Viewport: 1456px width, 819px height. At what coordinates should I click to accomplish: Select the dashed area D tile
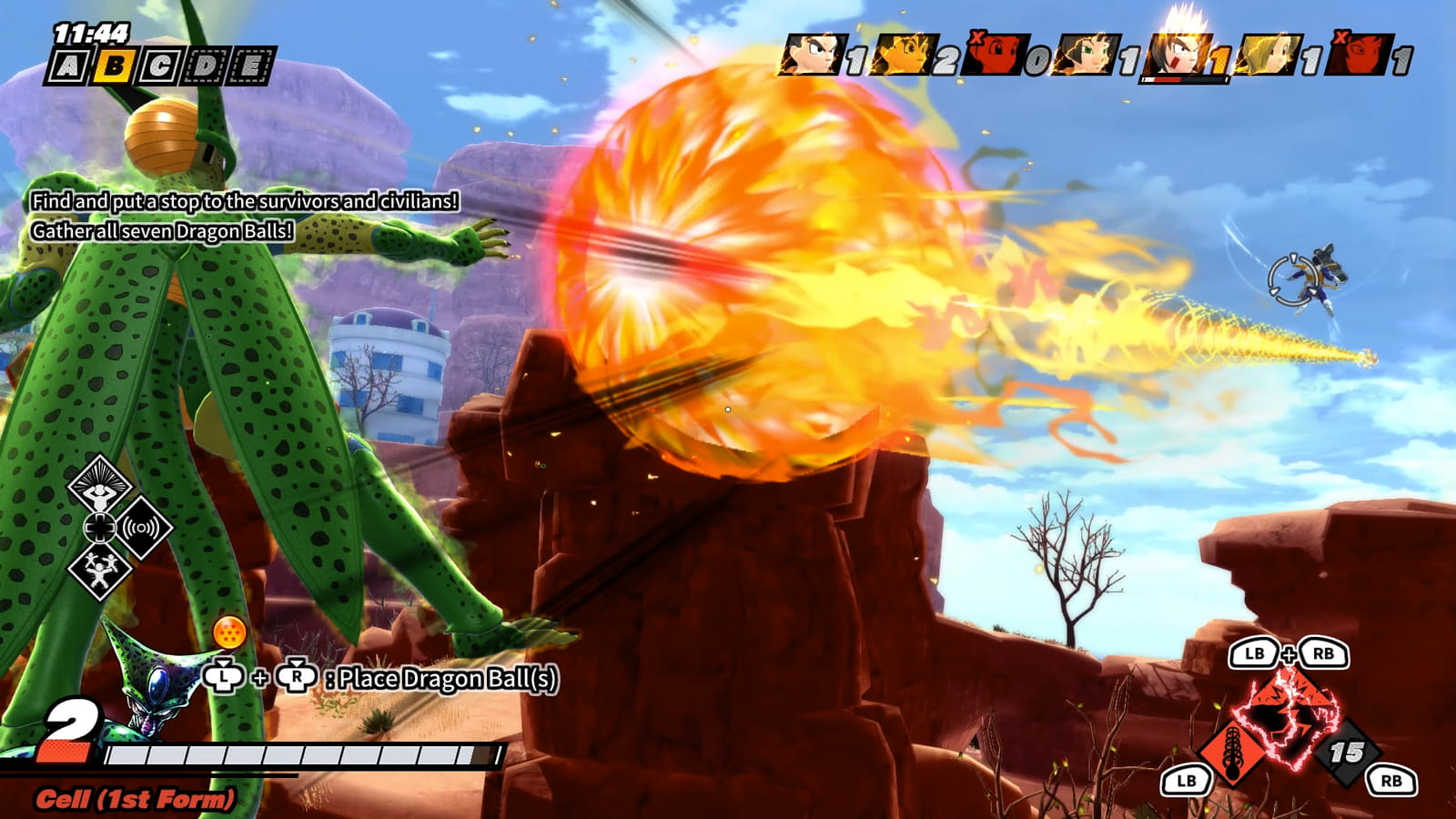[x=206, y=66]
